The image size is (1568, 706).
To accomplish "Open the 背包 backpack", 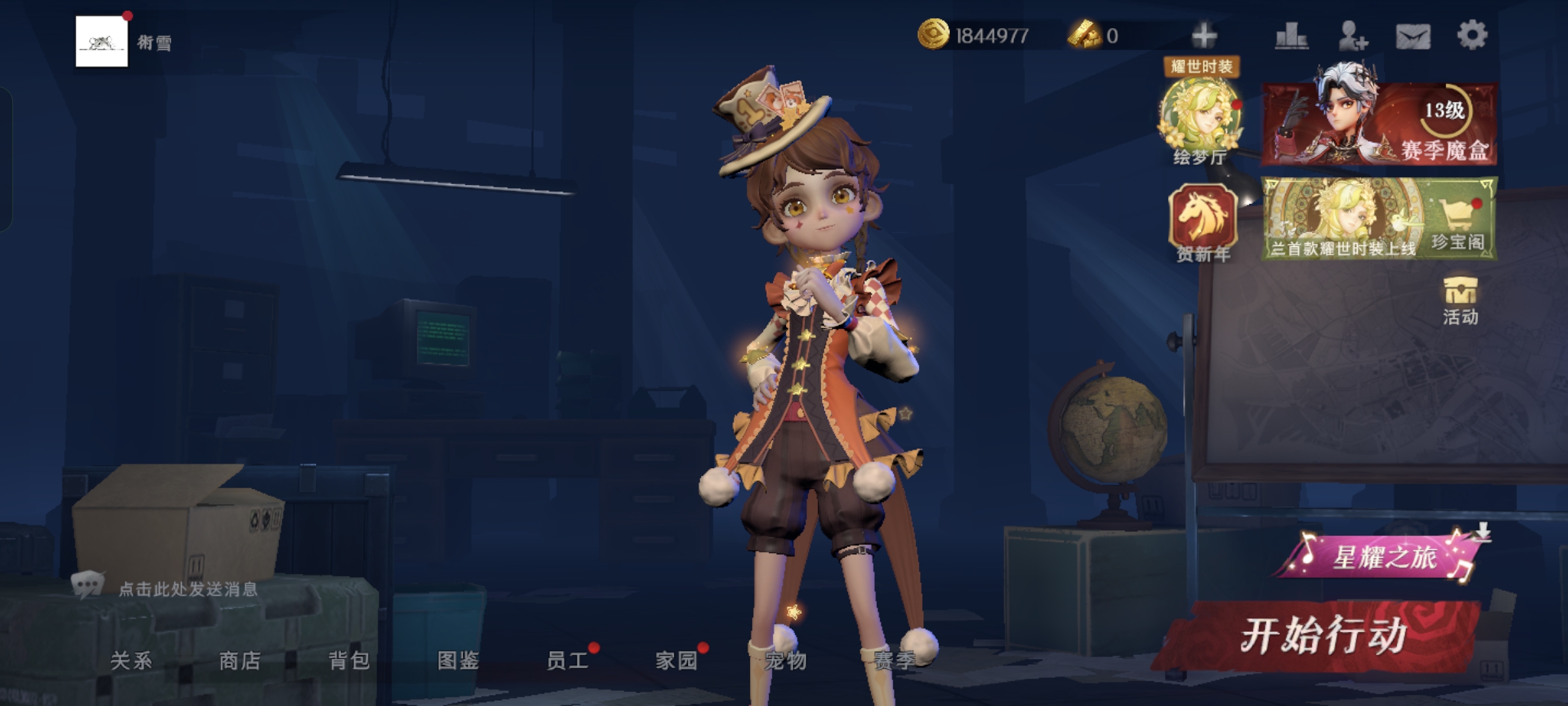I will 349,660.
